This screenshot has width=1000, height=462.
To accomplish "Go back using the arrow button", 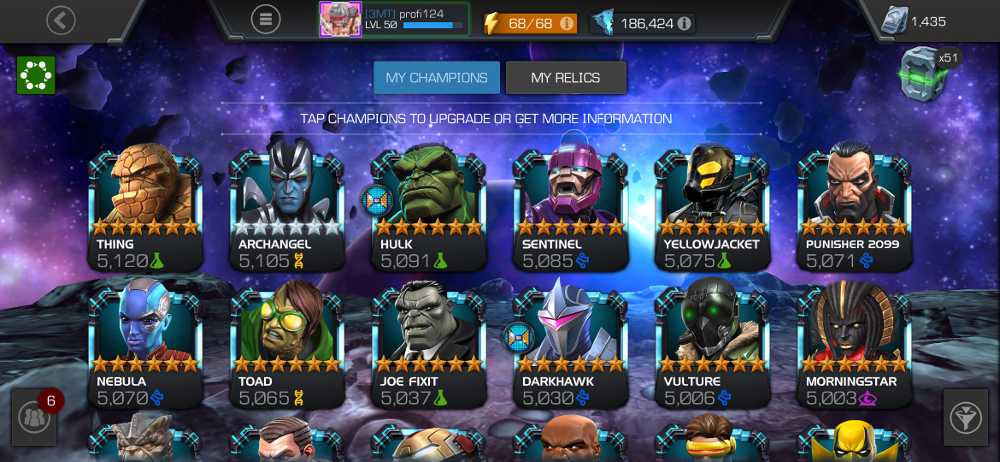I will coord(61,19).
